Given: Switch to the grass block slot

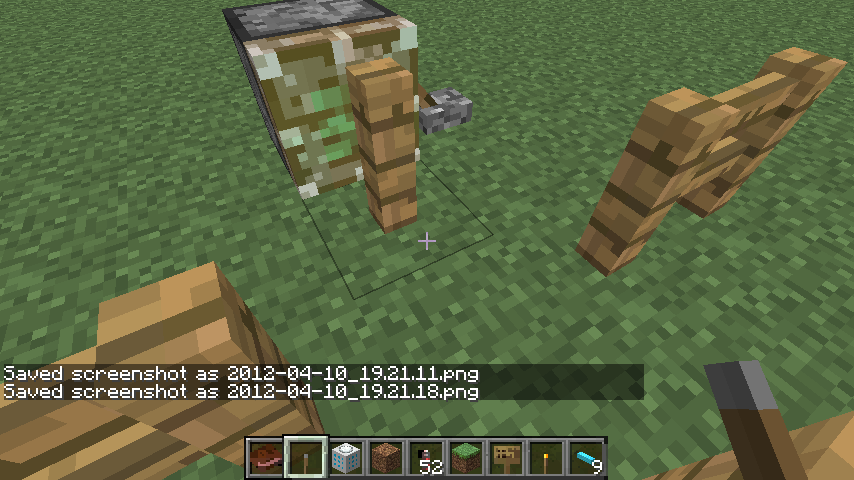Looking at the screenshot, I should coord(466,459).
